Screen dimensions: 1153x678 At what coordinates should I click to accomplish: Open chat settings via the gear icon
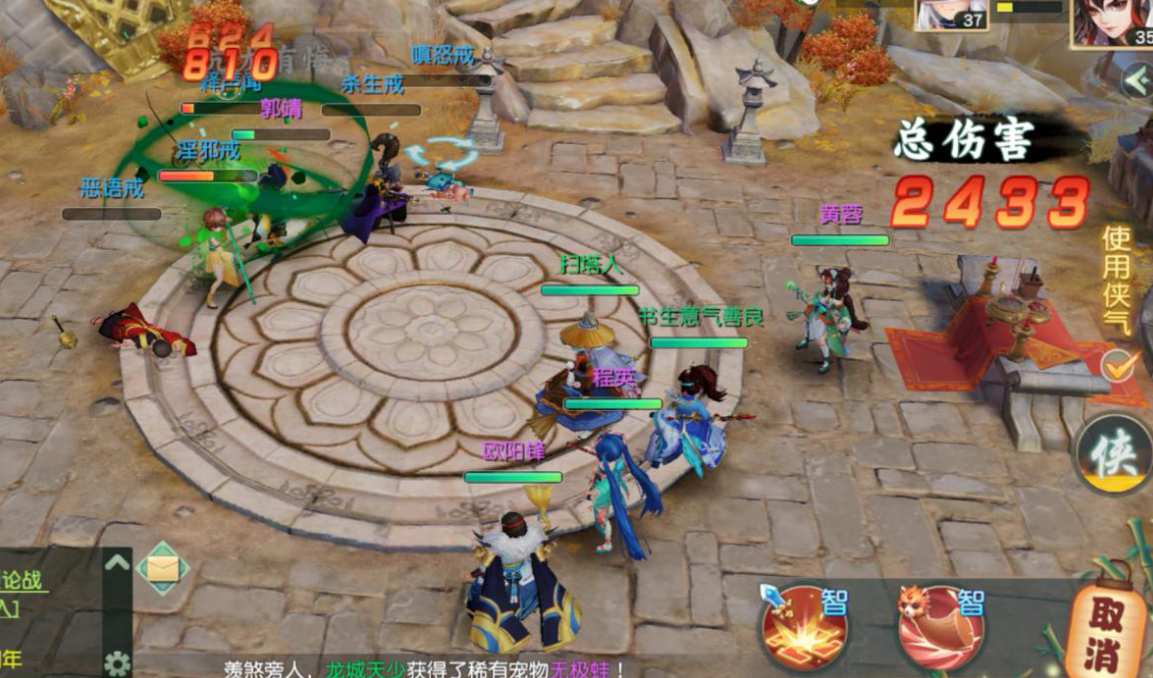point(117,662)
